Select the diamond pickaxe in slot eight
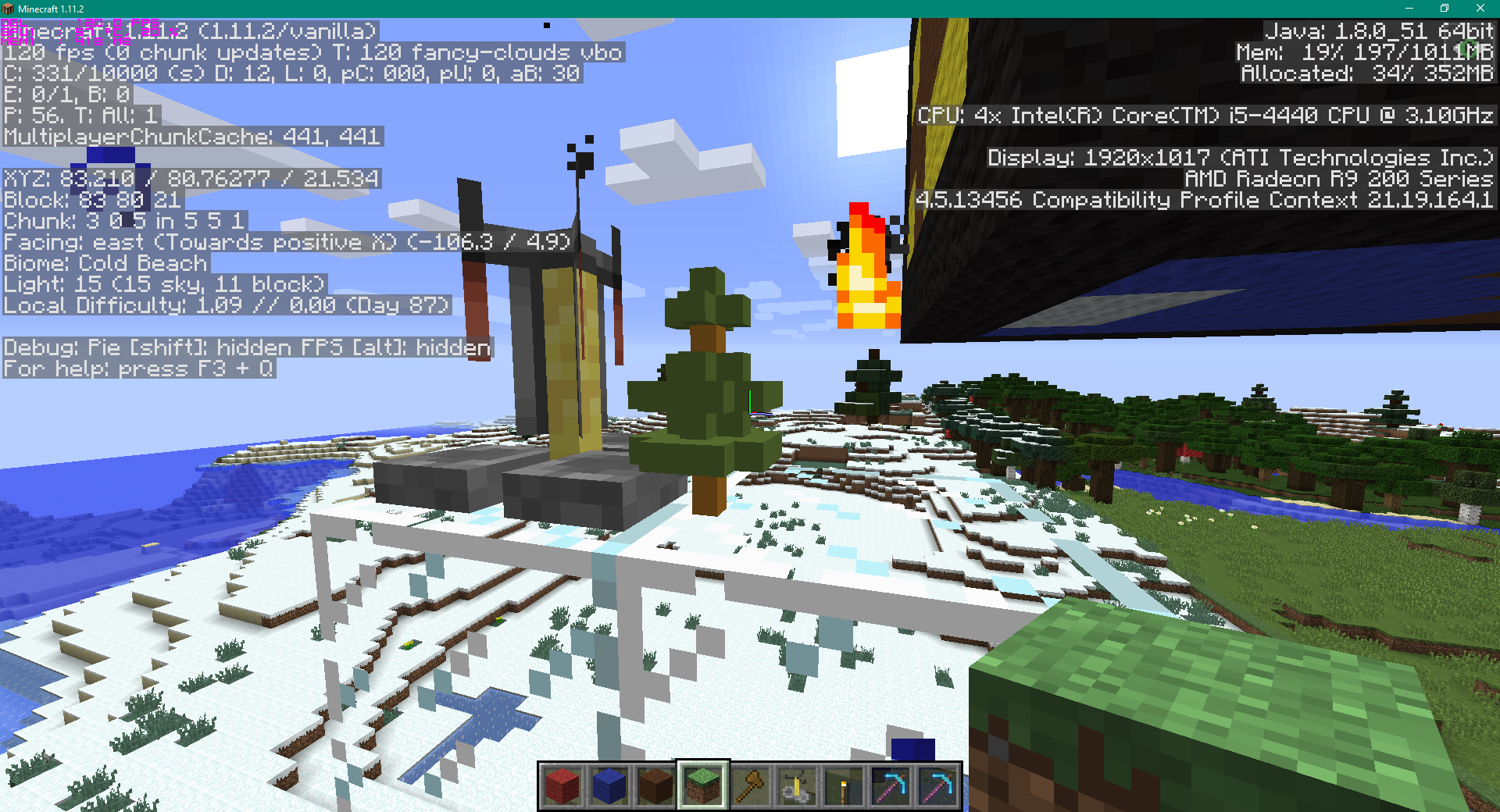This screenshot has width=1500, height=812. coord(889,786)
